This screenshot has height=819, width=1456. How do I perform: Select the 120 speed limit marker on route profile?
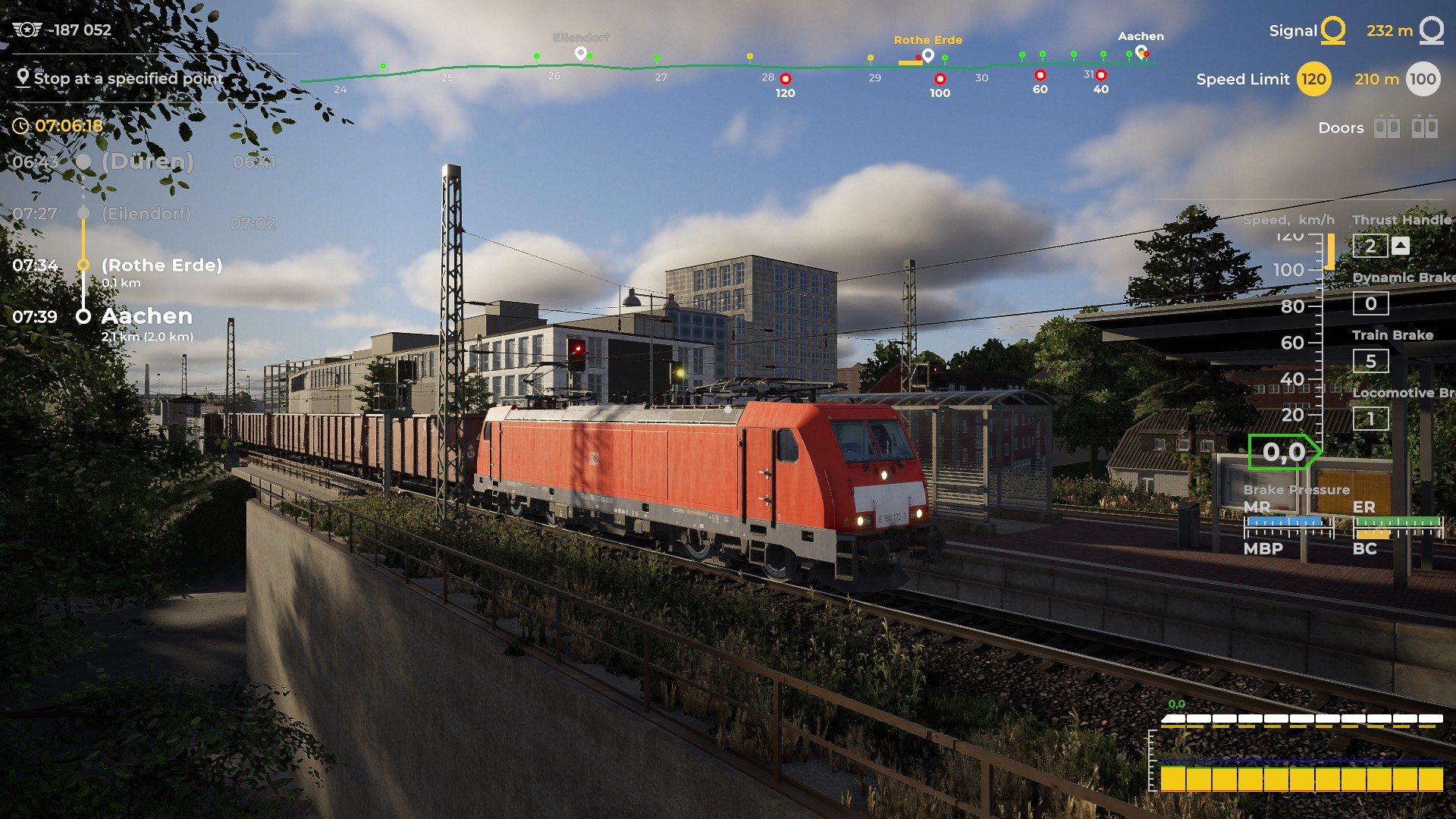point(786,79)
